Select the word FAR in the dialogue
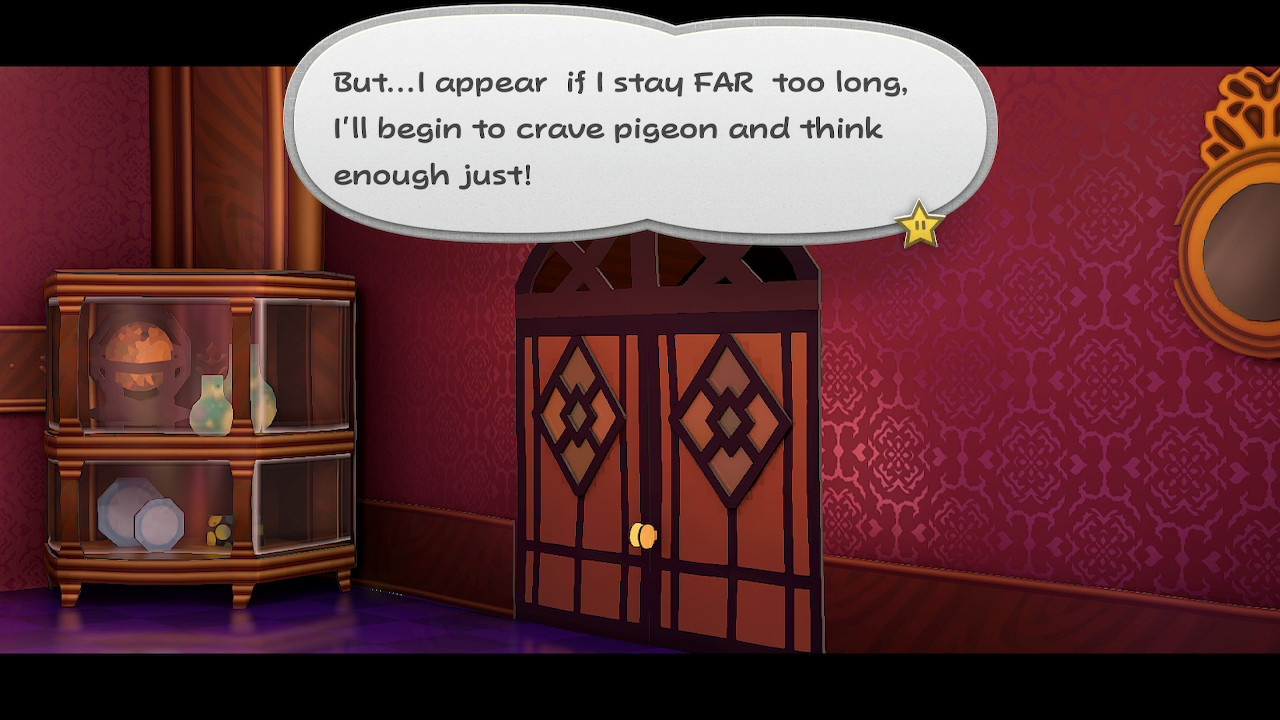The width and height of the screenshot is (1280, 720). click(722, 83)
